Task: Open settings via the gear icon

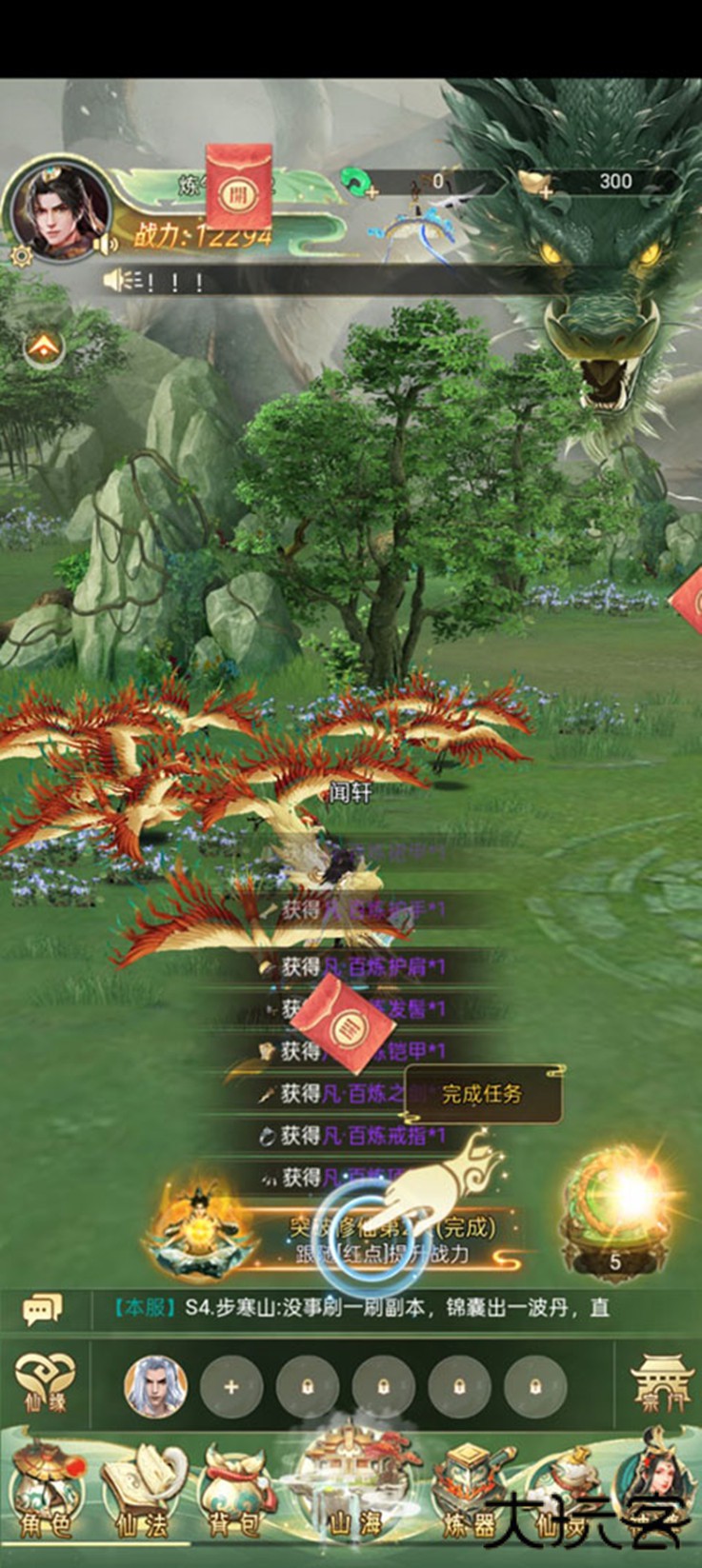Action: coord(20,254)
